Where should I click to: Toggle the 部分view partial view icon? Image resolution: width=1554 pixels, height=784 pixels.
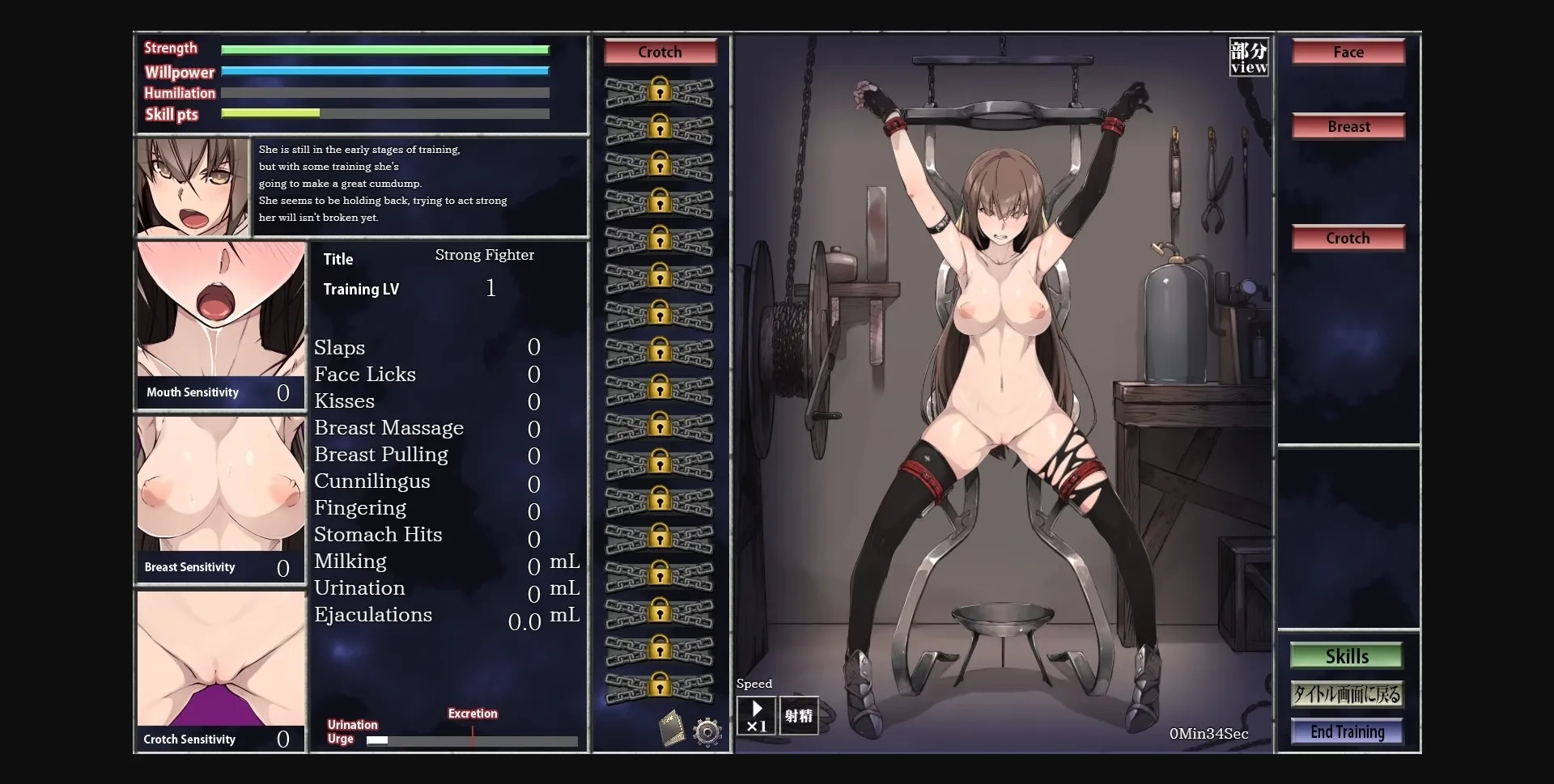[x=1247, y=57]
